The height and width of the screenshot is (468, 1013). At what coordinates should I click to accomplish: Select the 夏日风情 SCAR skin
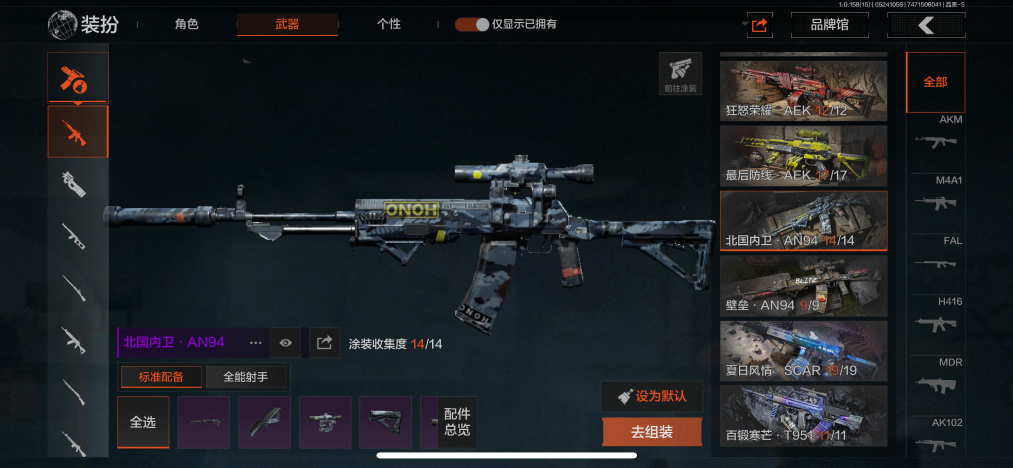(803, 349)
